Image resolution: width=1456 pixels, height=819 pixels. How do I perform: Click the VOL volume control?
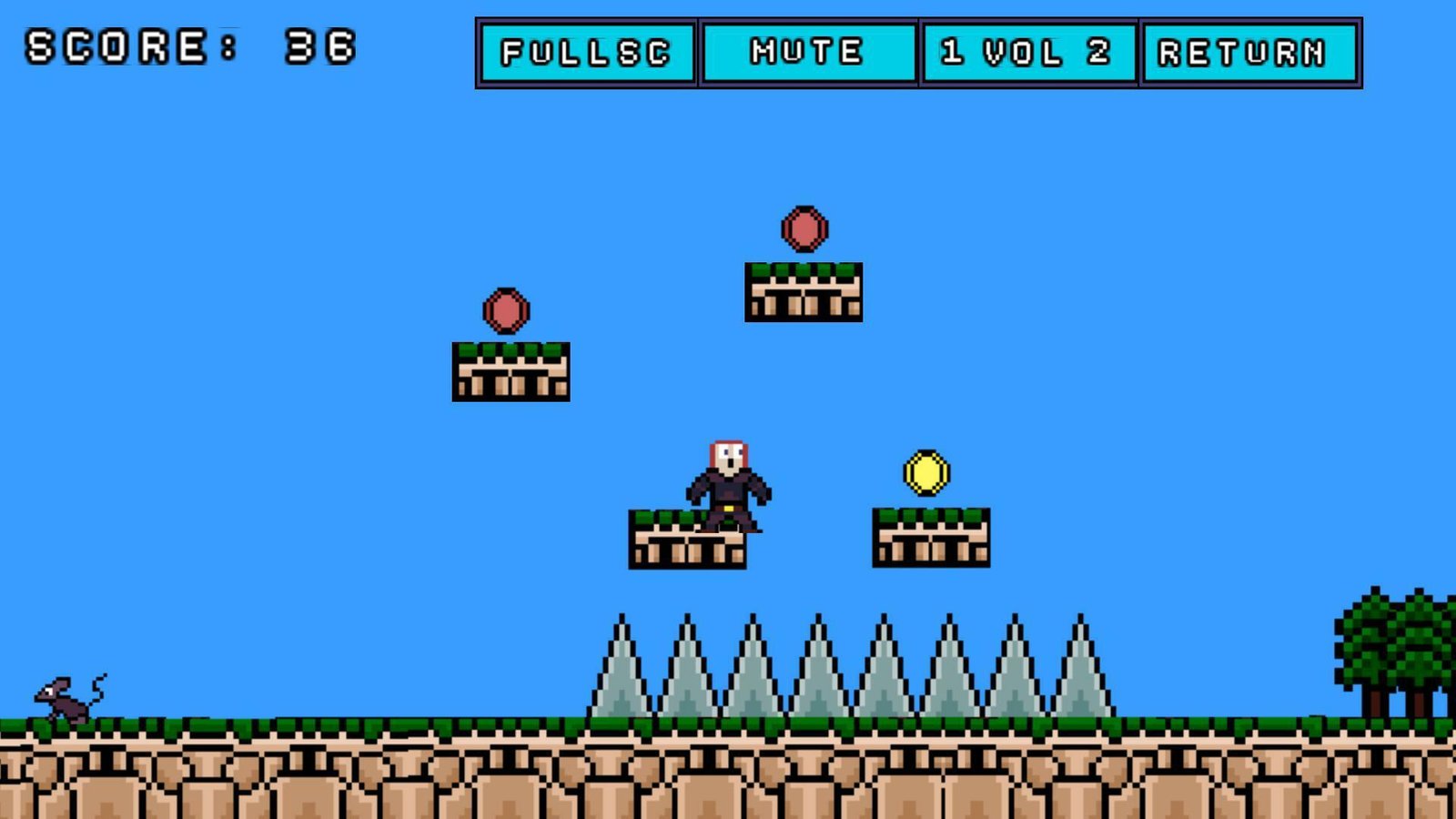1024,52
